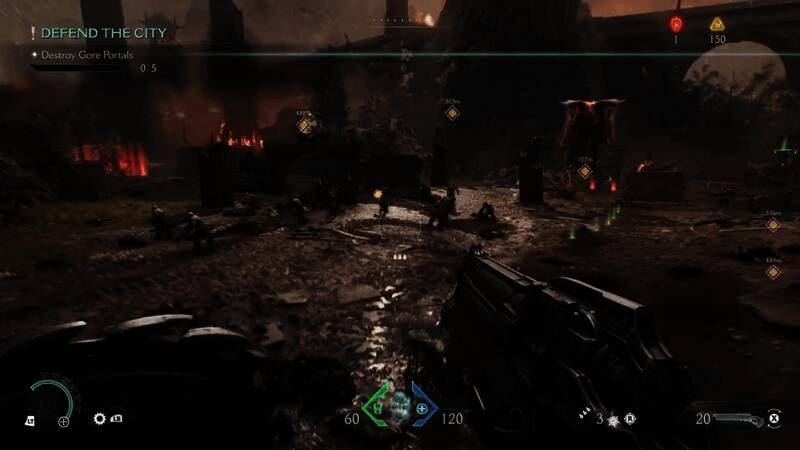Select the skull emblem between the chevrons
800x450 pixels.
[400, 409]
